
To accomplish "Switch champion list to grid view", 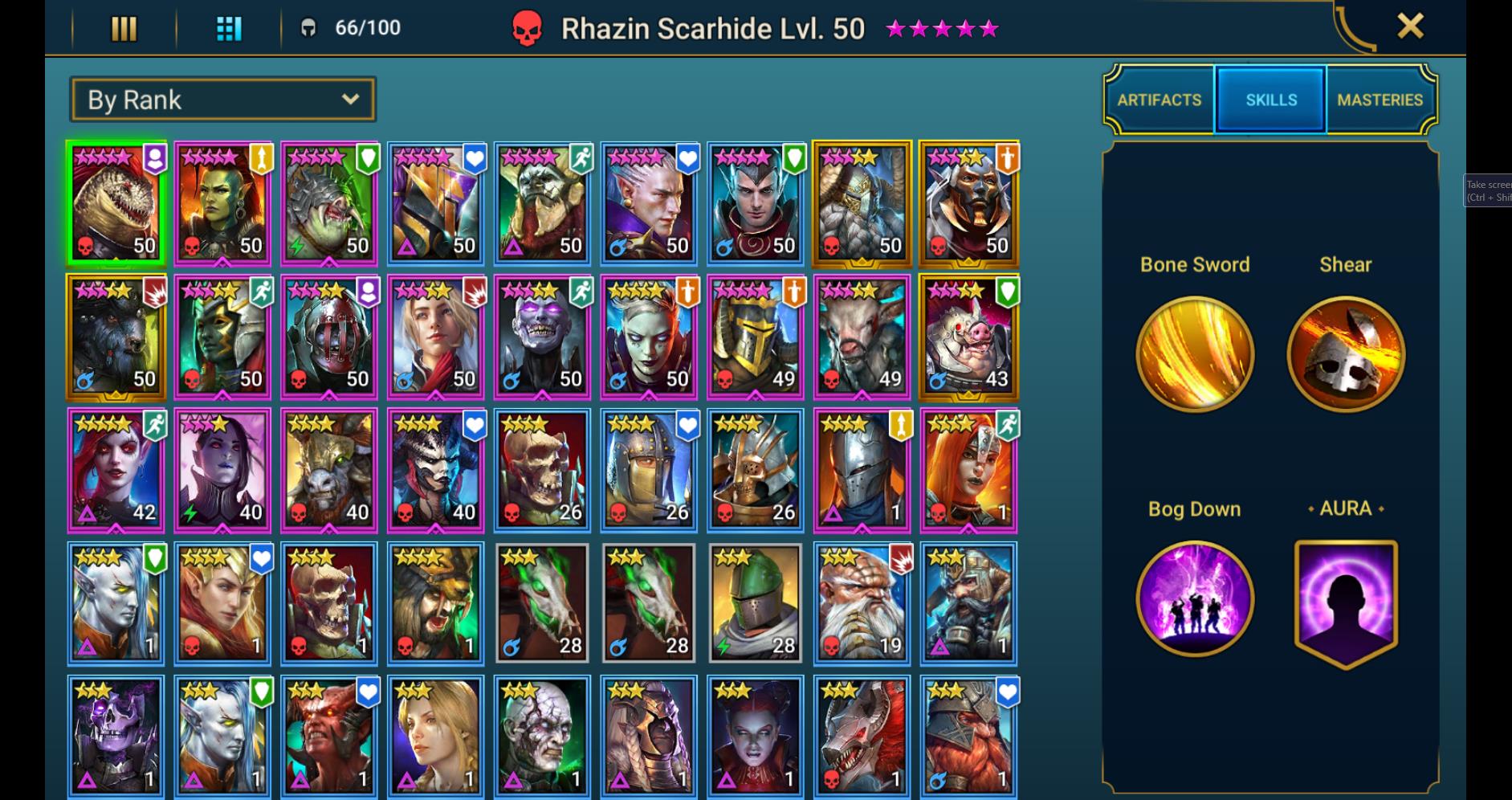I will coord(227,28).
